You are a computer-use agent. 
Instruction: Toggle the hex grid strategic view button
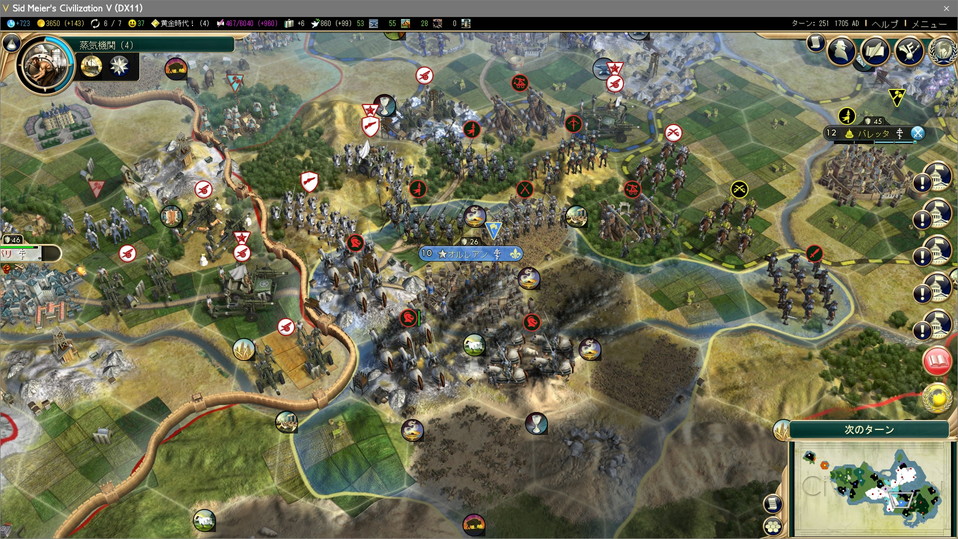coord(772,526)
